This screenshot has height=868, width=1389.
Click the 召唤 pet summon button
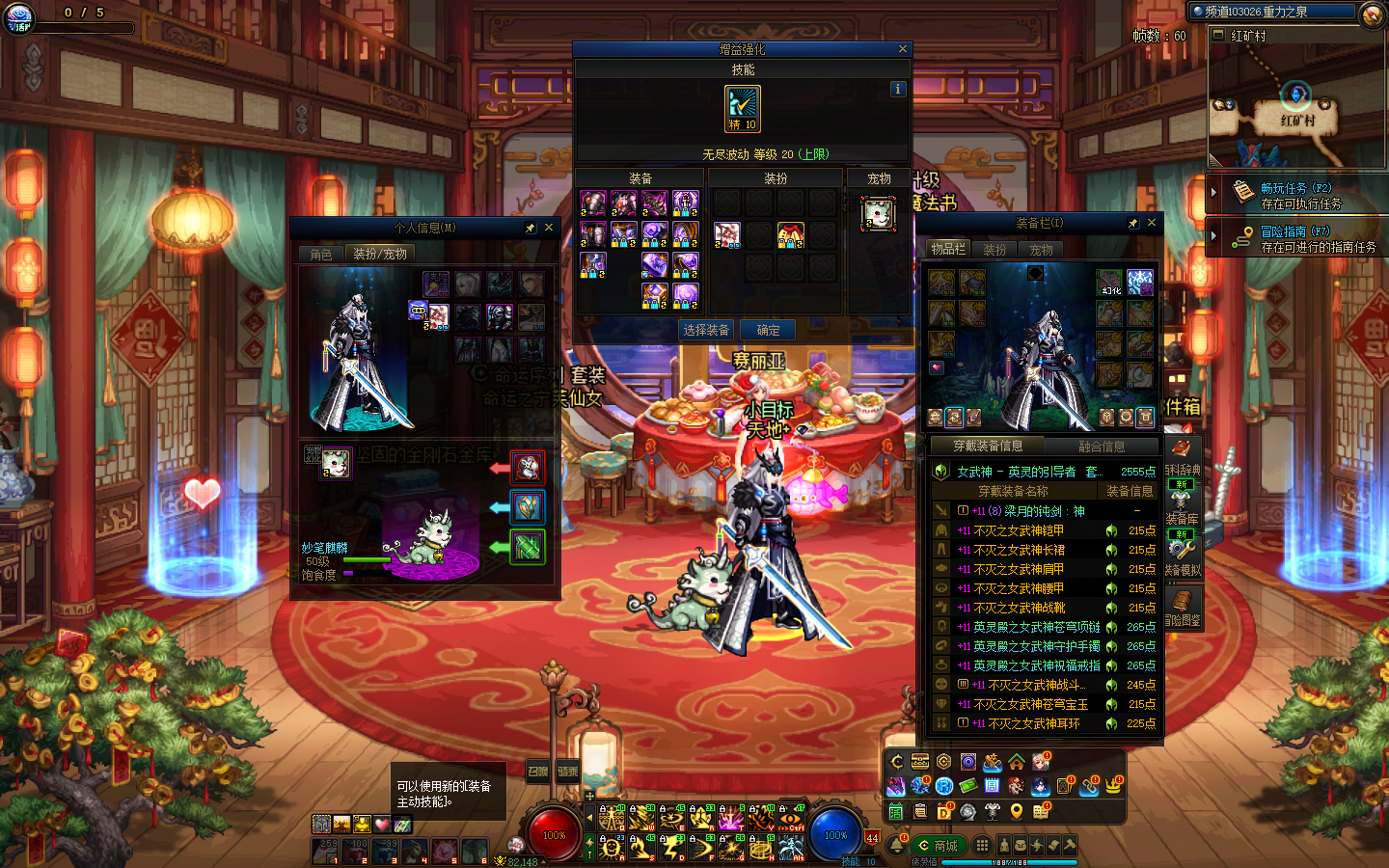[537, 771]
